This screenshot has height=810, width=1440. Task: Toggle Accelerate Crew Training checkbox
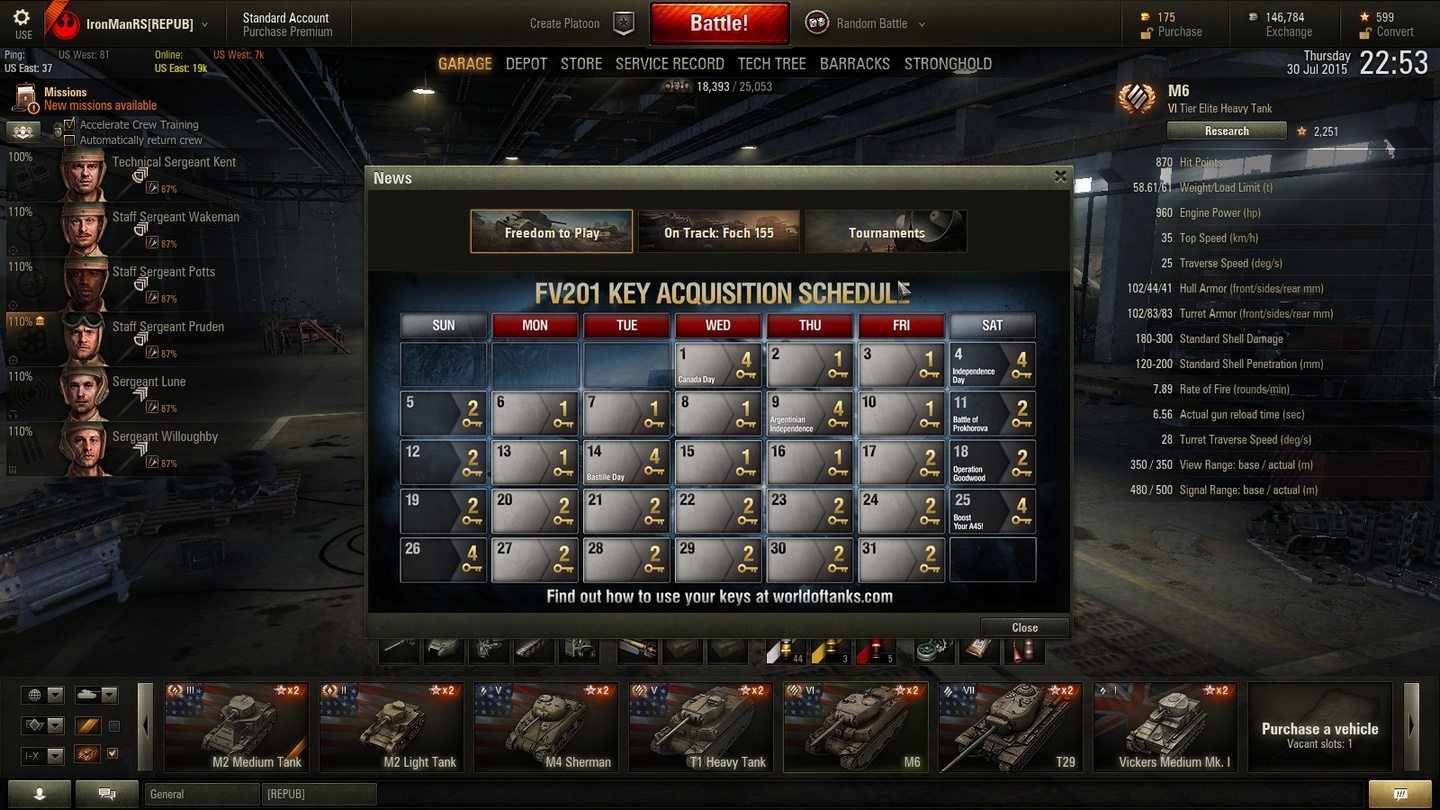[x=69, y=125]
